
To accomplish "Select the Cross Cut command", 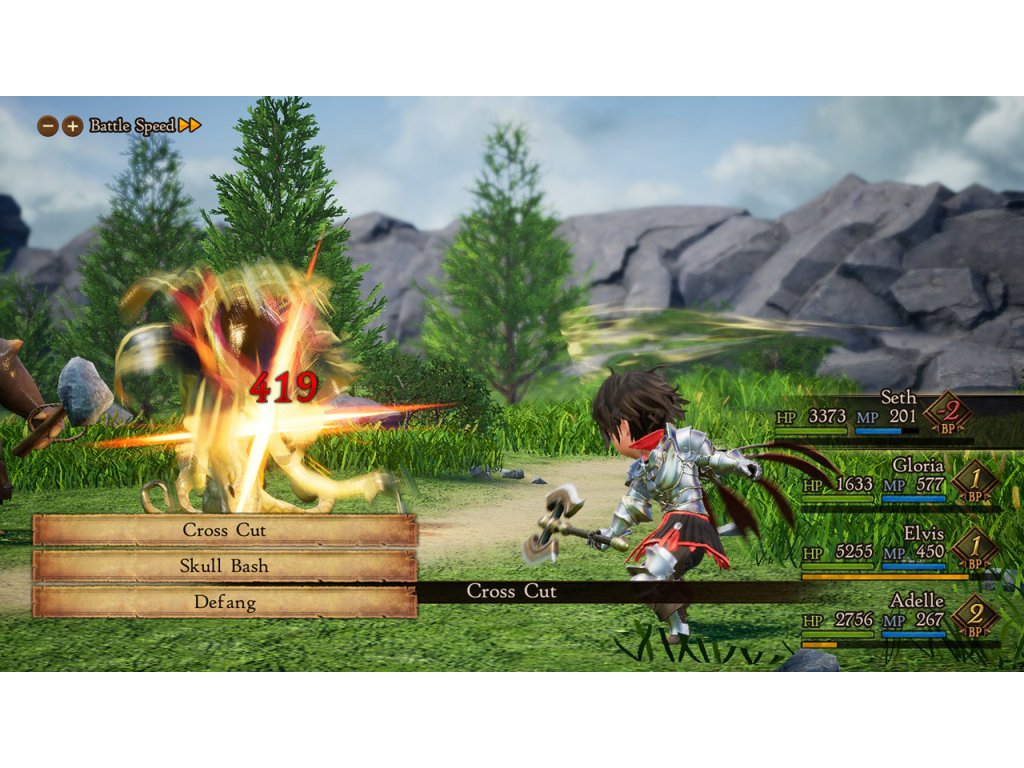I will click(225, 530).
